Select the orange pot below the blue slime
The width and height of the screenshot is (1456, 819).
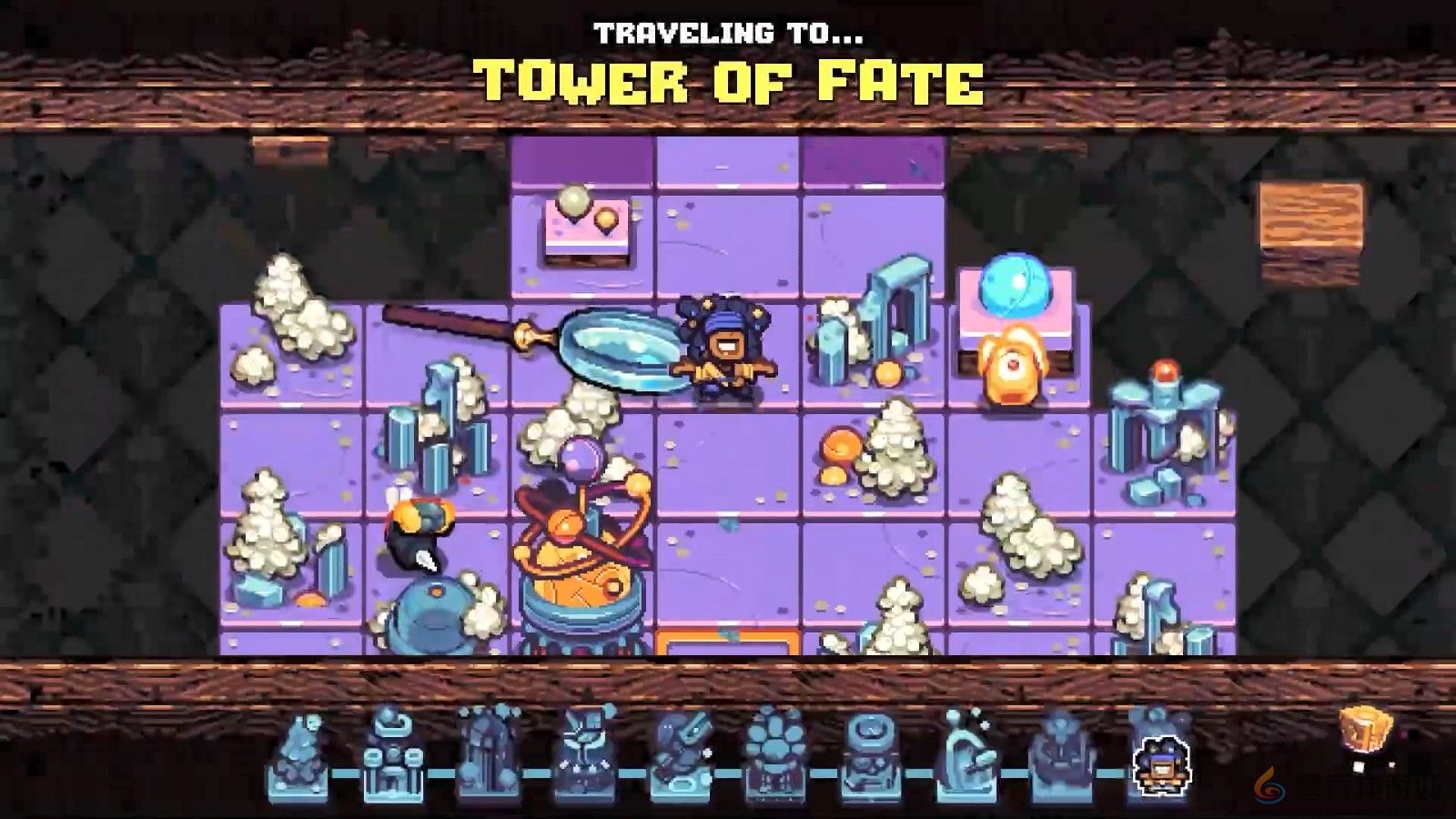point(1010,364)
